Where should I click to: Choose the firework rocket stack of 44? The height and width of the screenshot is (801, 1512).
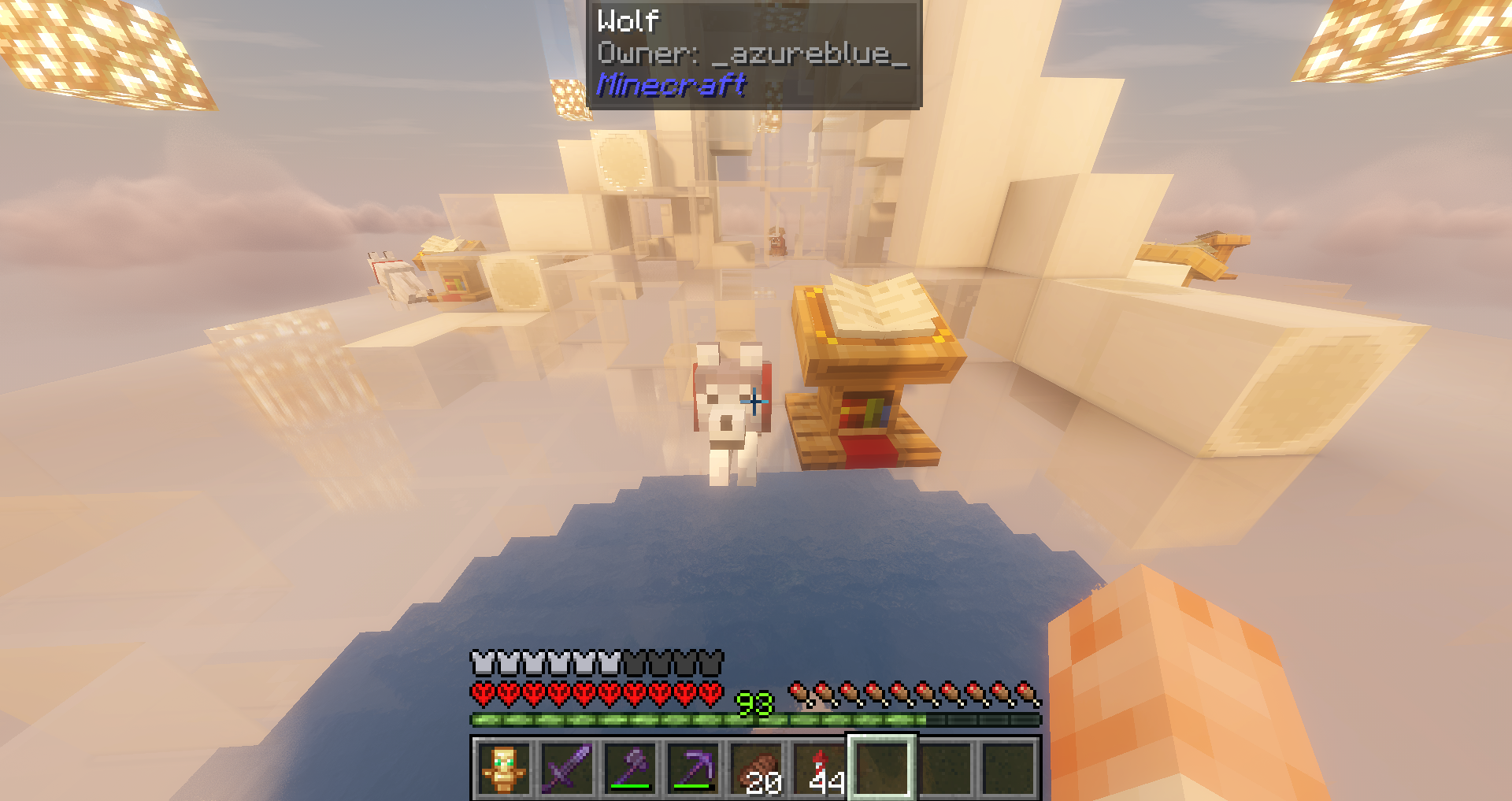click(x=819, y=768)
